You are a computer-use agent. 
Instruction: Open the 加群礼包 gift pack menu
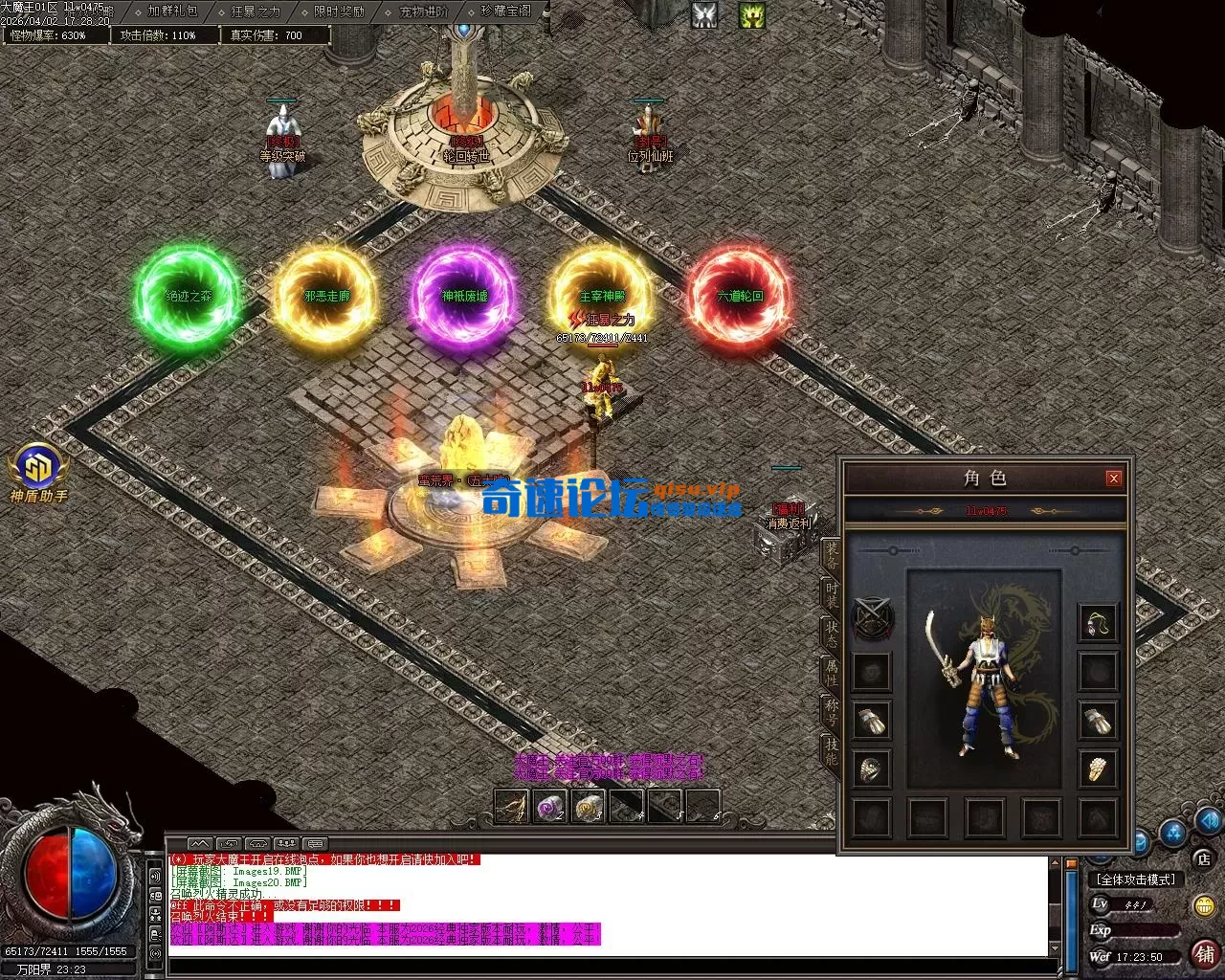tap(173, 11)
